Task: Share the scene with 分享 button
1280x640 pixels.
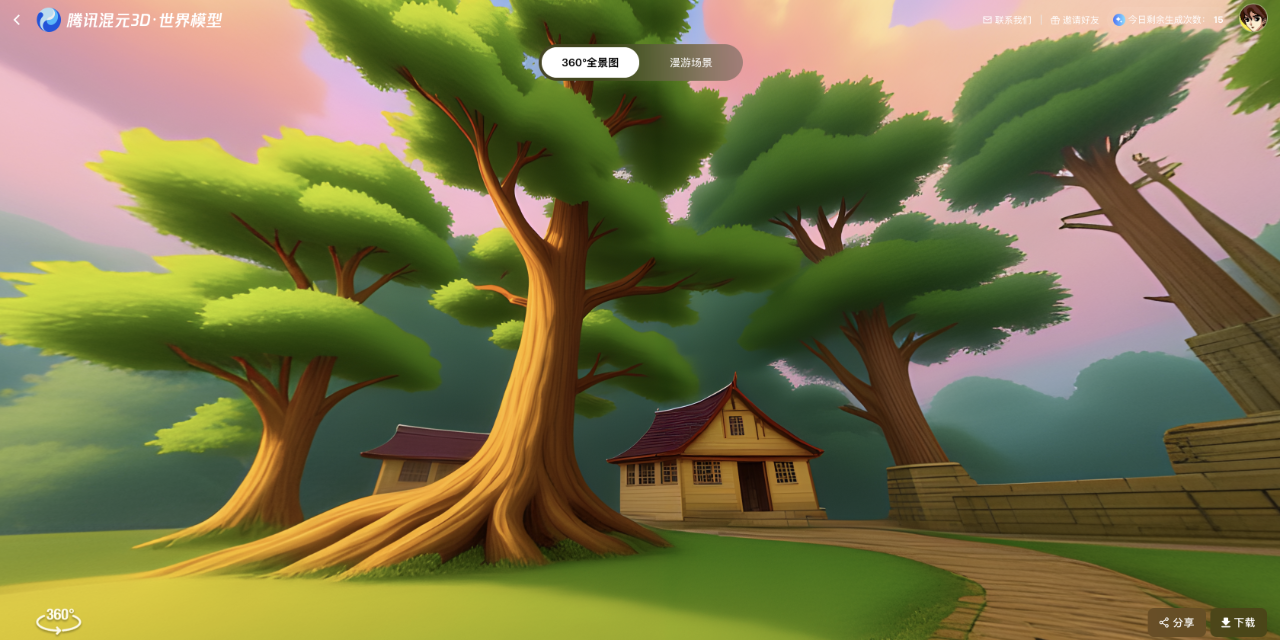Action: click(x=1176, y=622)
